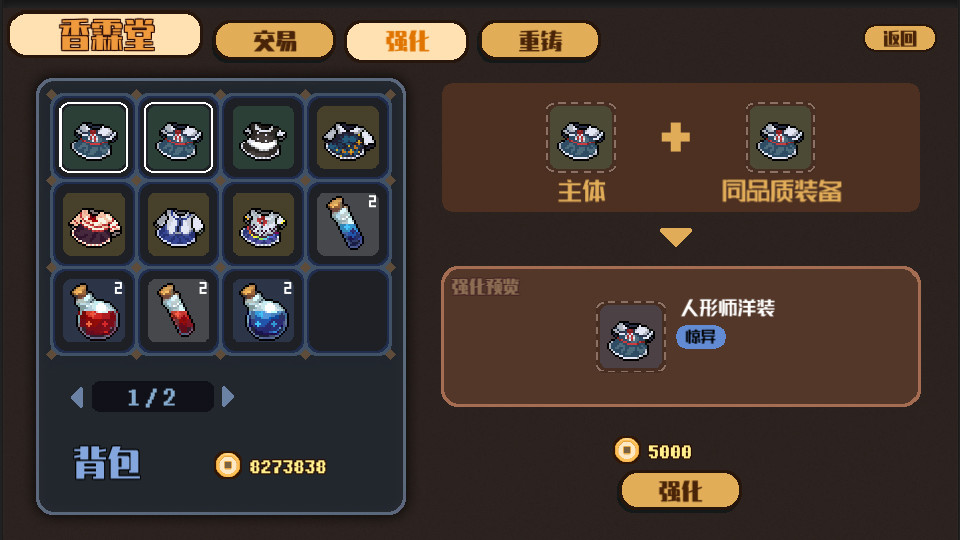Screen dimensions: 960x540
Task: Choose the dark blue starry dress
Action: click(x=348, y=138)
